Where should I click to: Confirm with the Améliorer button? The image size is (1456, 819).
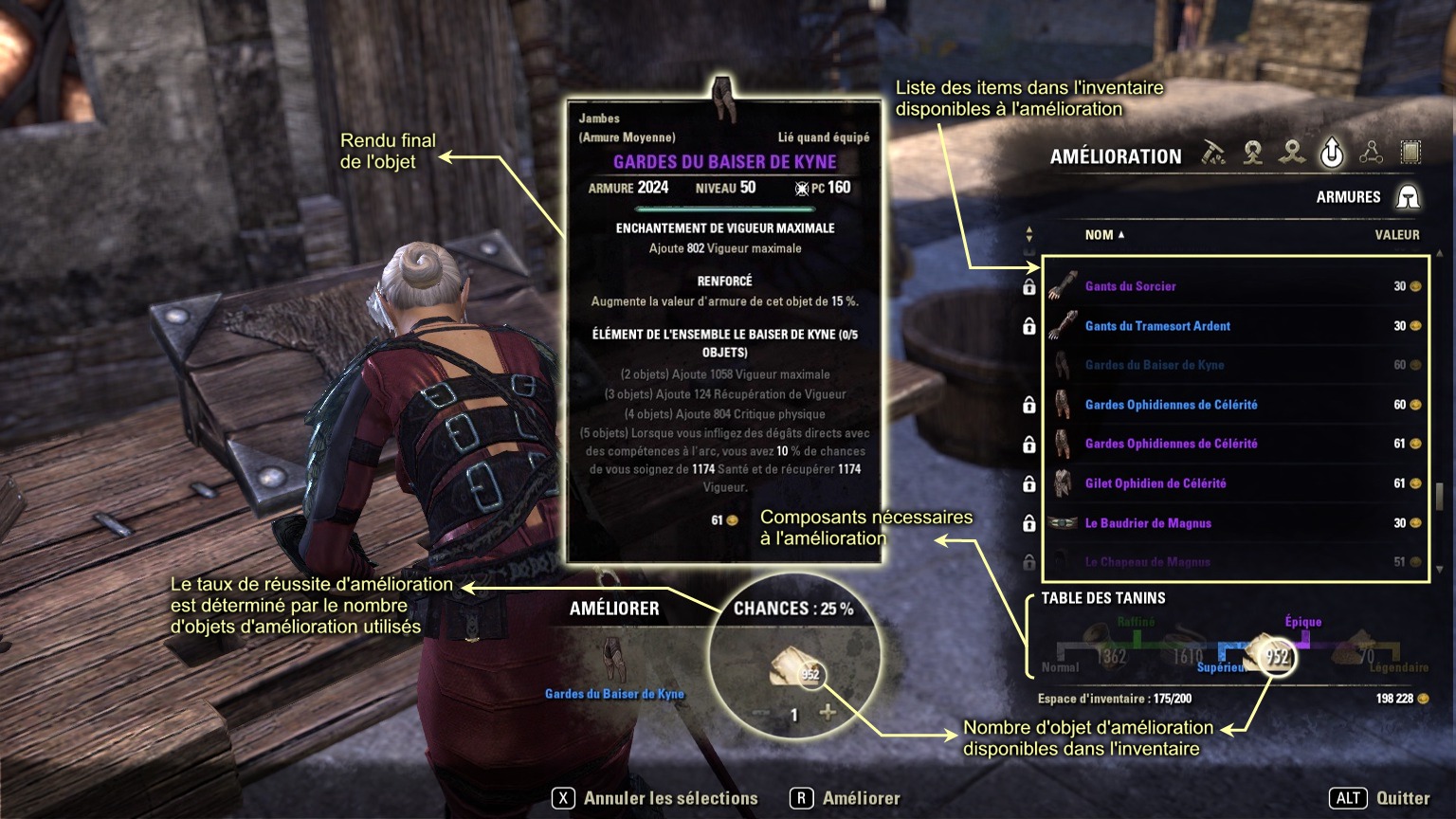[846, 798]
